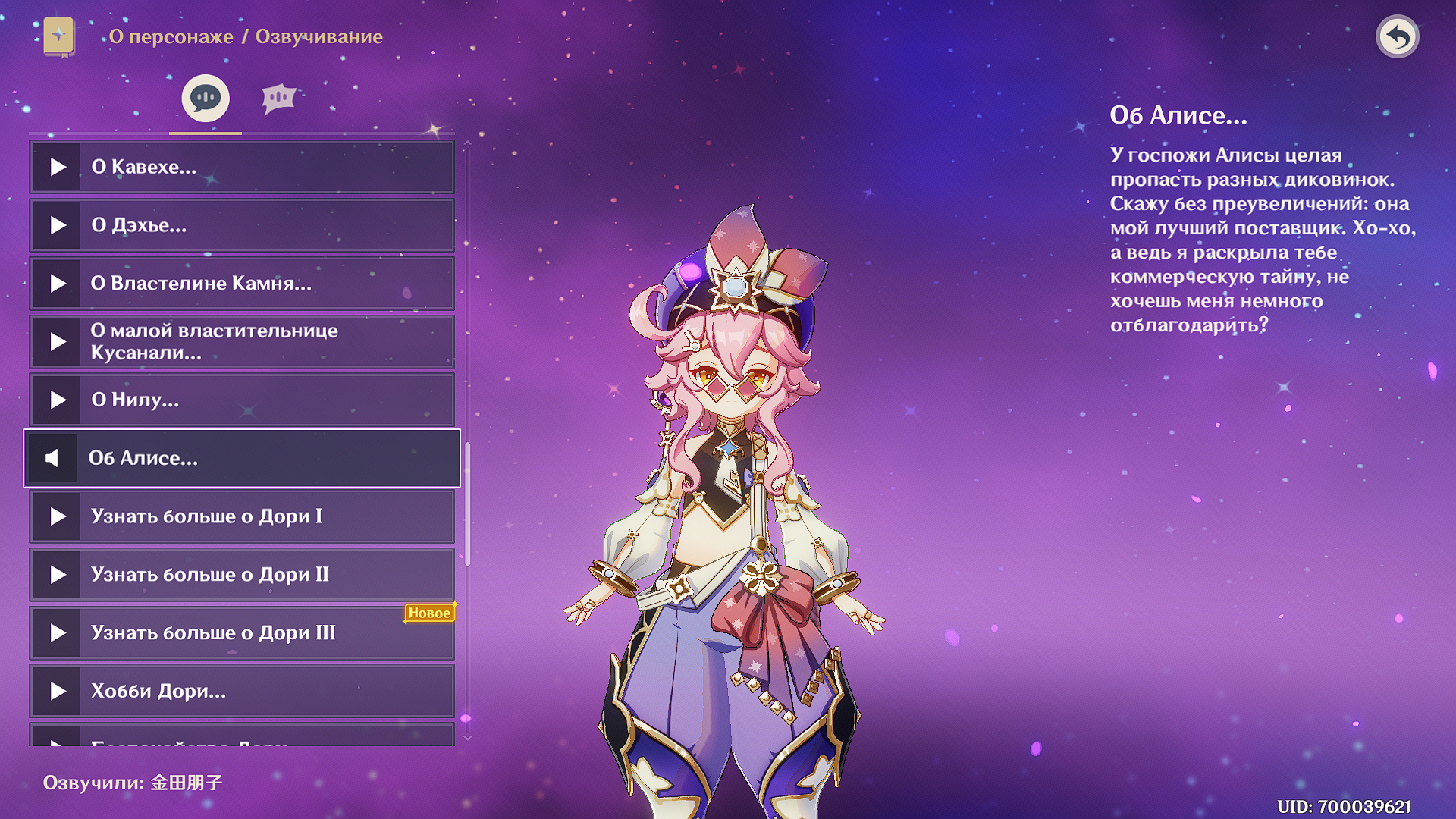Click the character archive book icon

coord(59,36)
